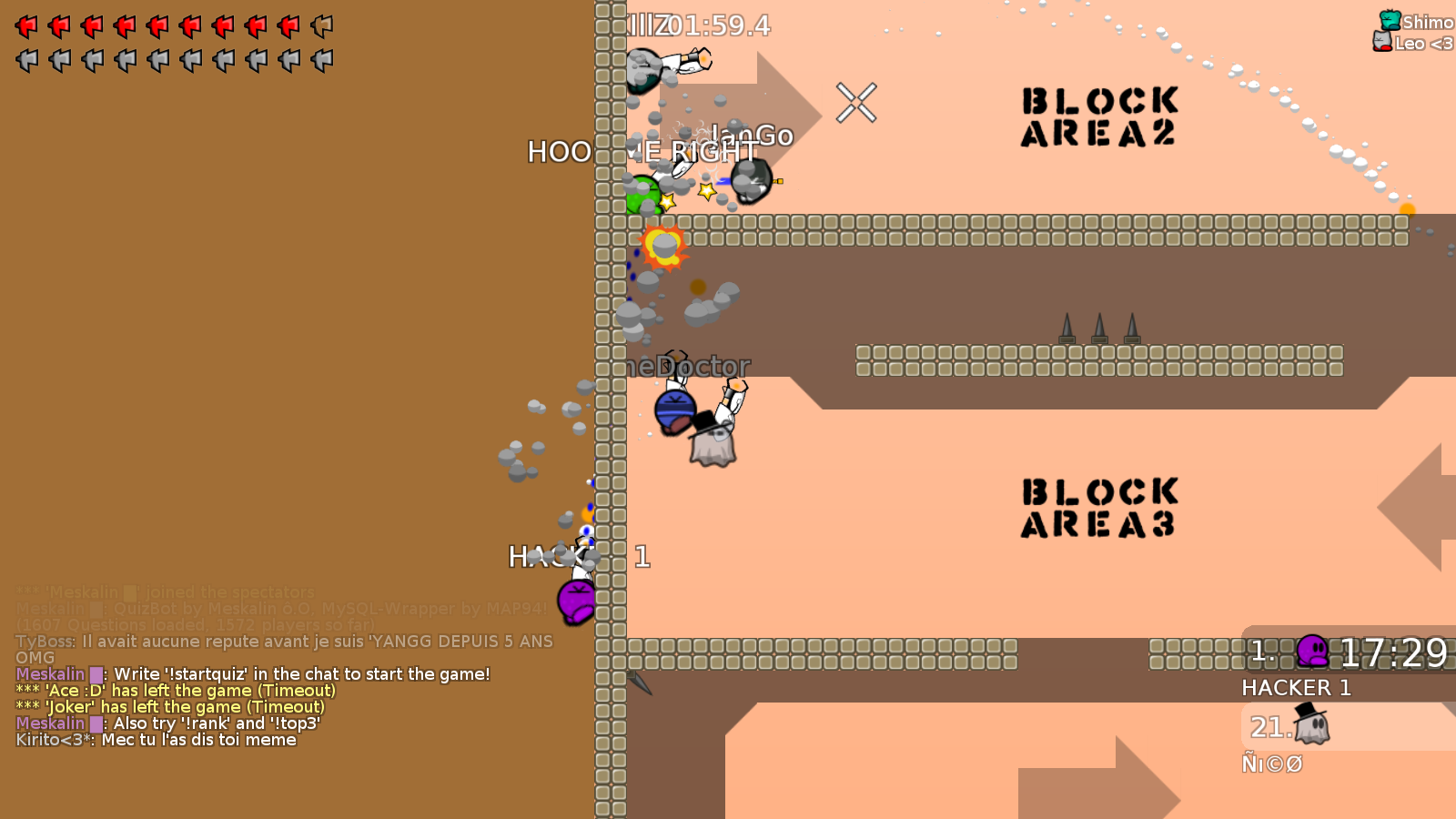Select the BLOCK AREA2 zone label
The image size is (1456, 819).
1099,116
